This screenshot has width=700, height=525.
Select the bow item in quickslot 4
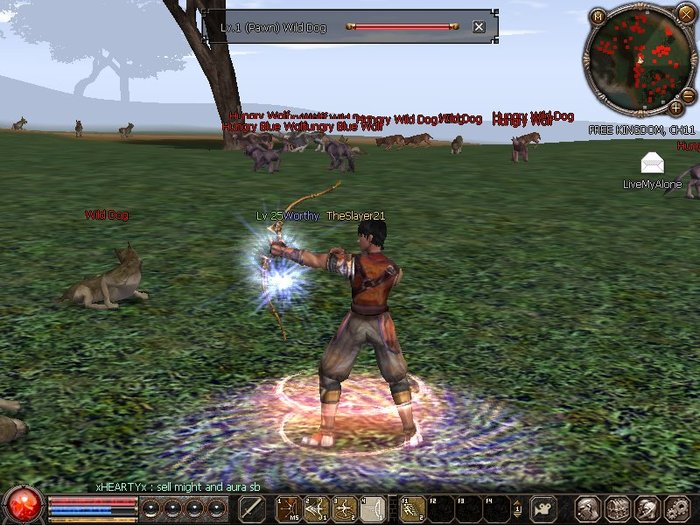371,508
